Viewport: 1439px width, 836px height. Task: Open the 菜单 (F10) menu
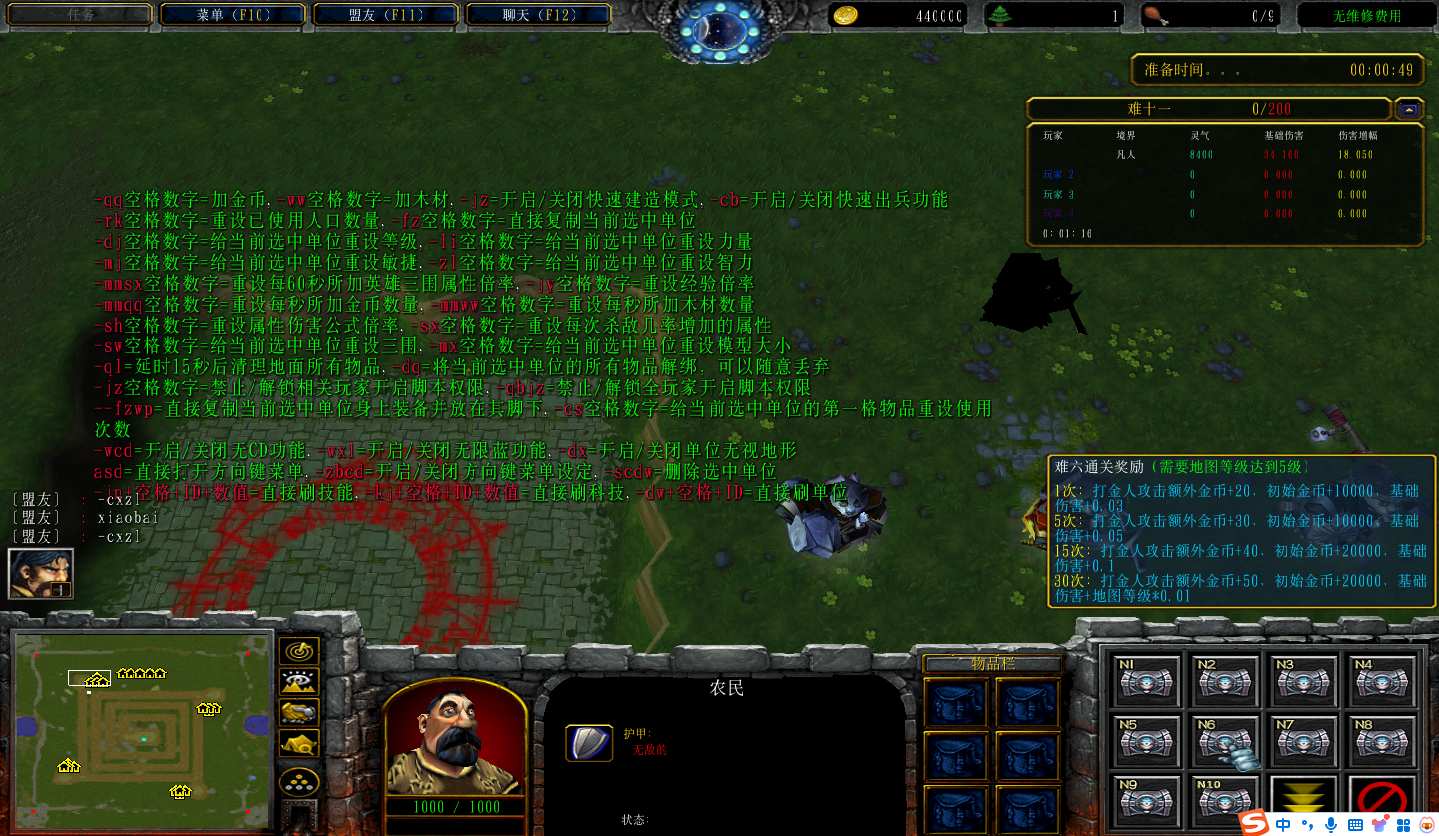click(x=233, y=15)
